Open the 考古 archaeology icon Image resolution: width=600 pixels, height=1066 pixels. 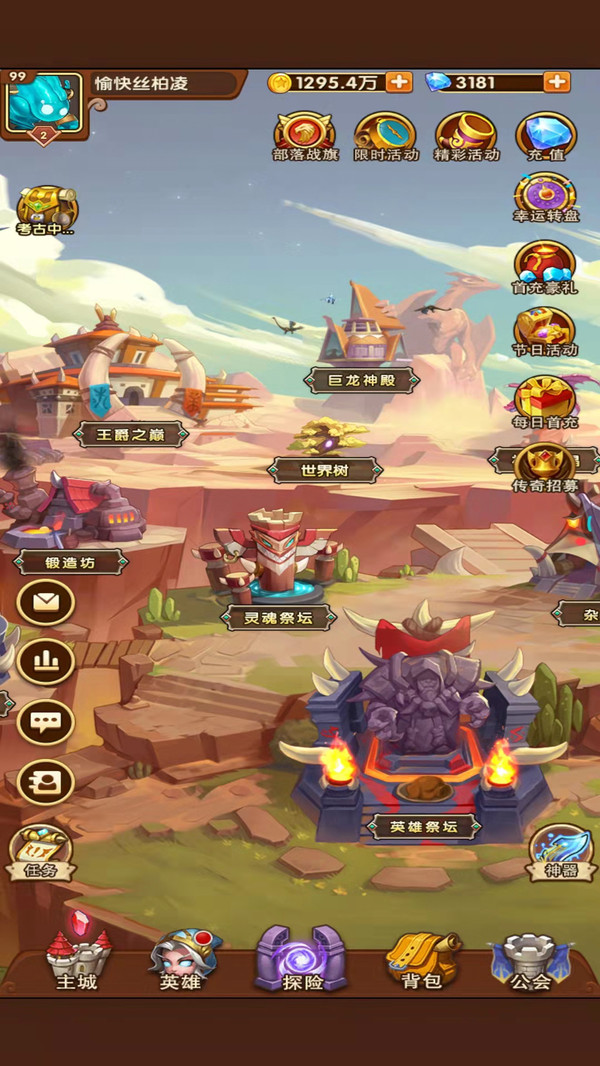[x=46, y=209]
